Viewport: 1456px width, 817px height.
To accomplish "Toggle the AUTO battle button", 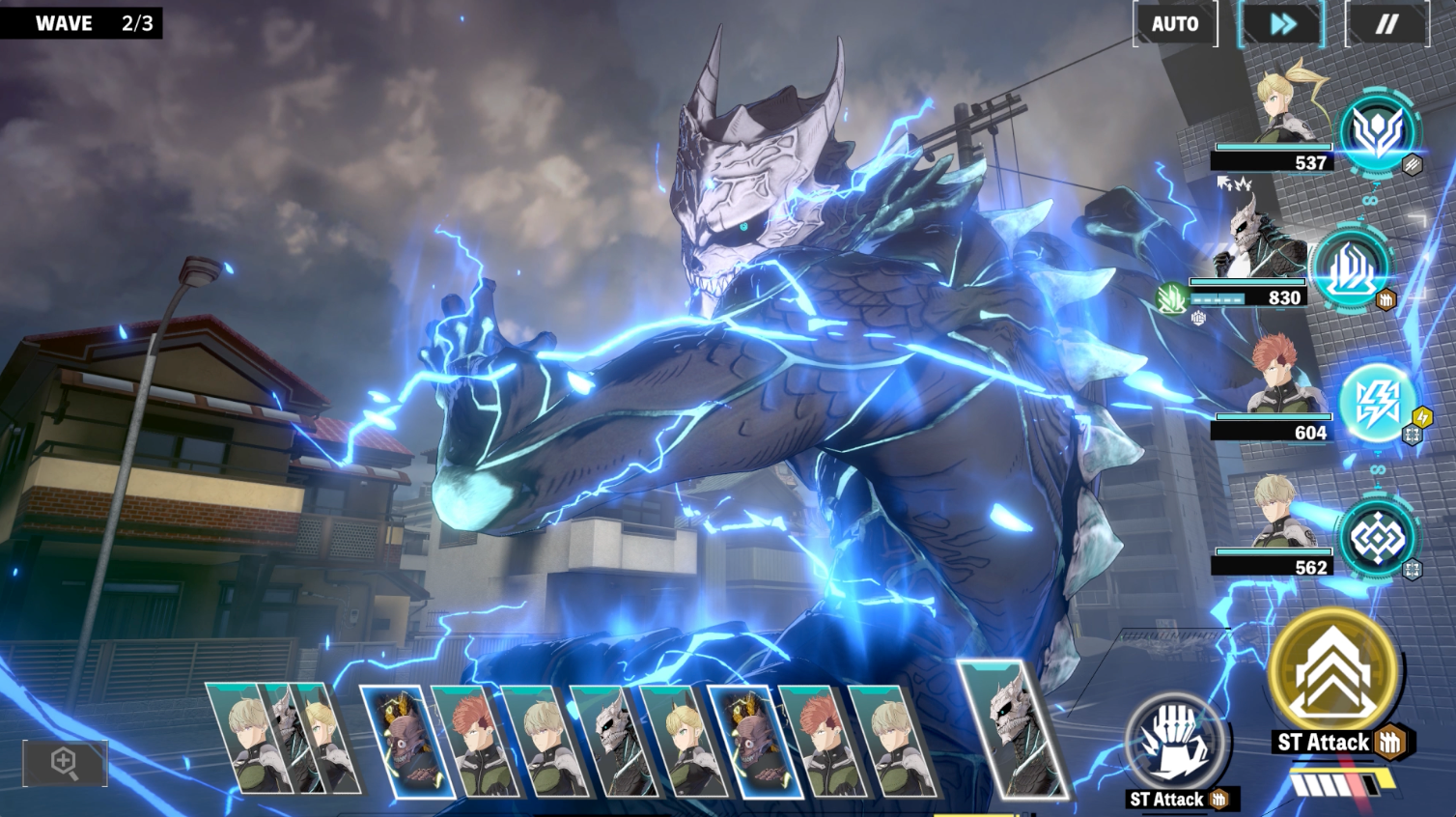I will (x=1174, y=24).
